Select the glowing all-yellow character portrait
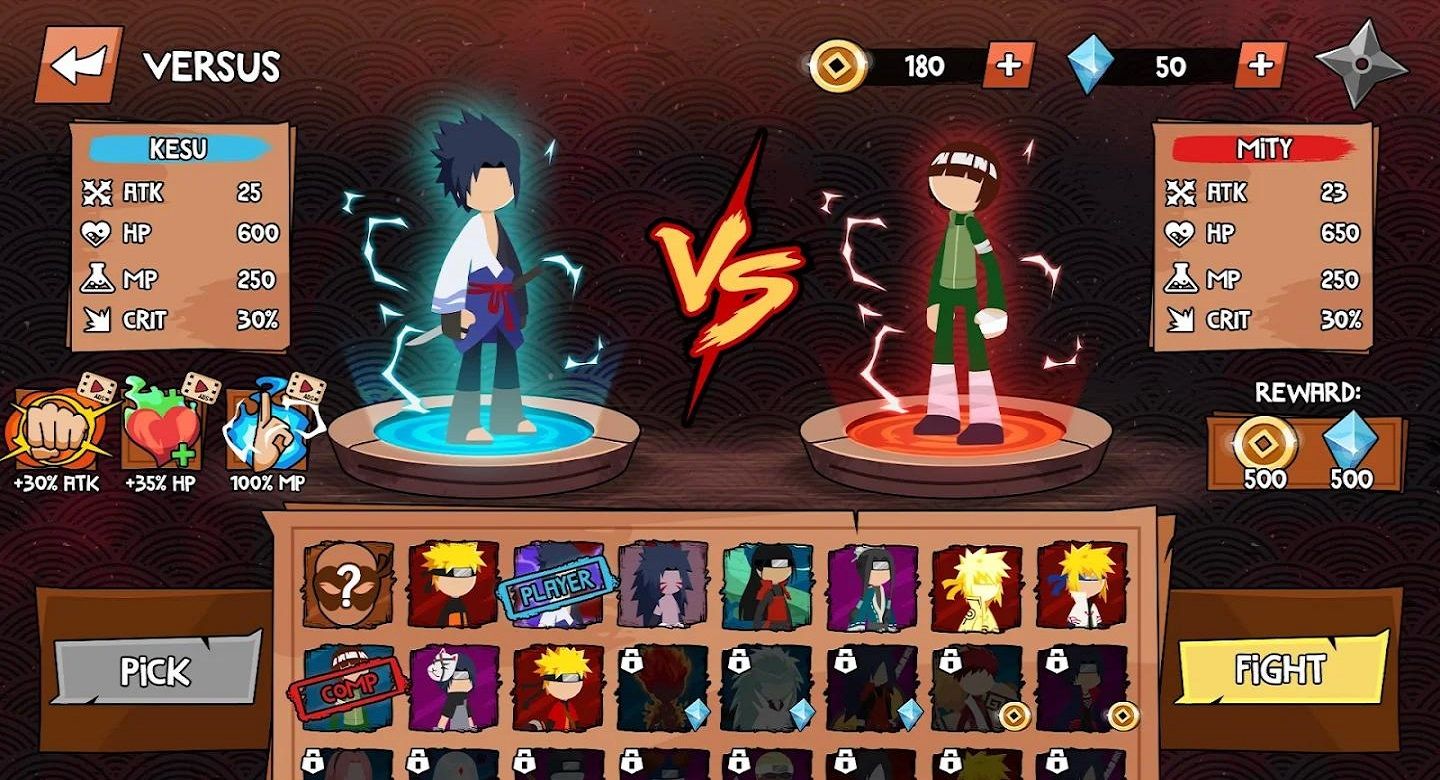 coord(977,584)
